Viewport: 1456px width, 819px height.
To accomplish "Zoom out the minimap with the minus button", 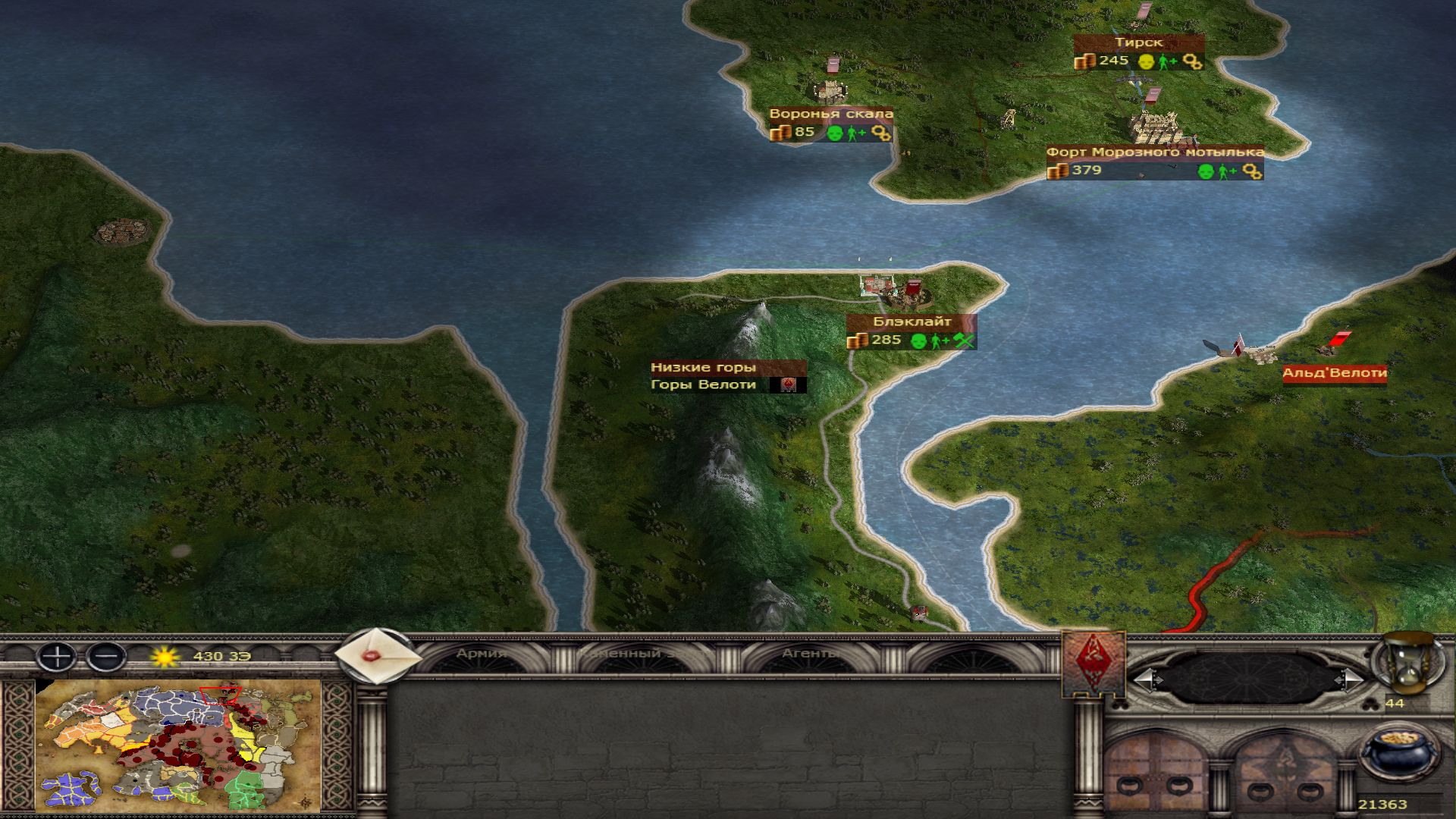I will 106,656.
